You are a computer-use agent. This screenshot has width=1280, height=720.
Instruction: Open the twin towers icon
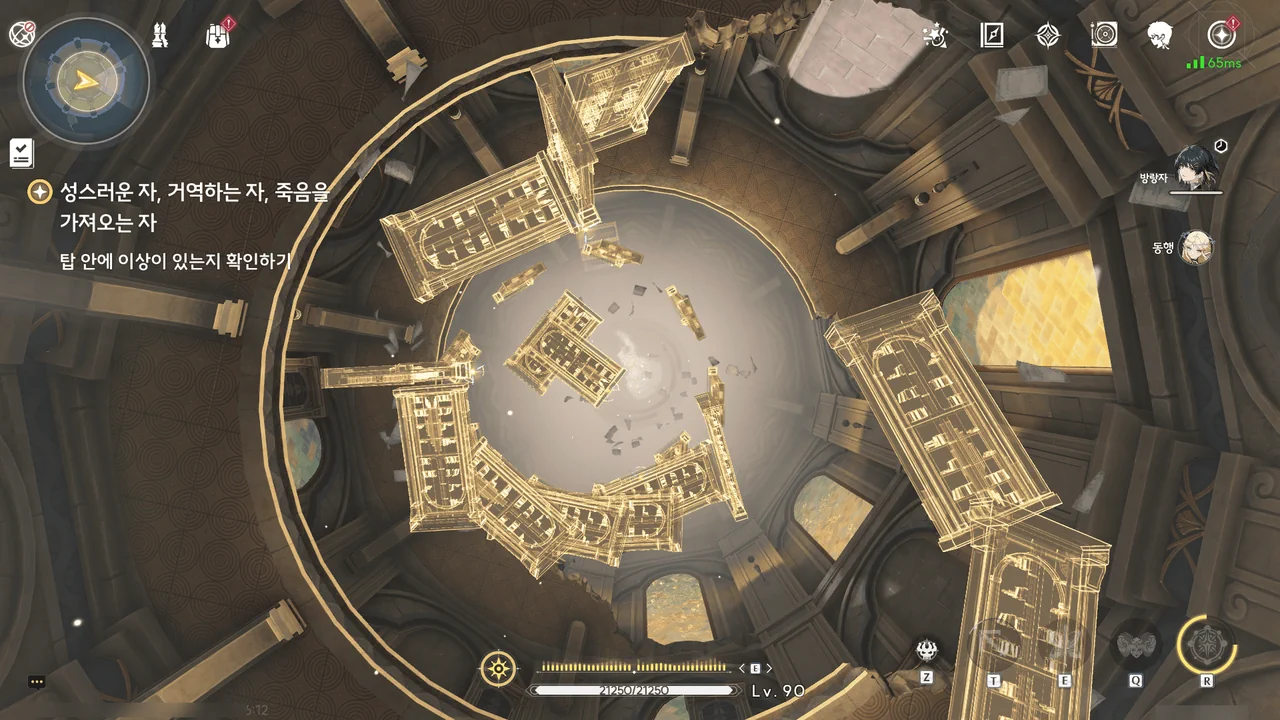[160, 36]
